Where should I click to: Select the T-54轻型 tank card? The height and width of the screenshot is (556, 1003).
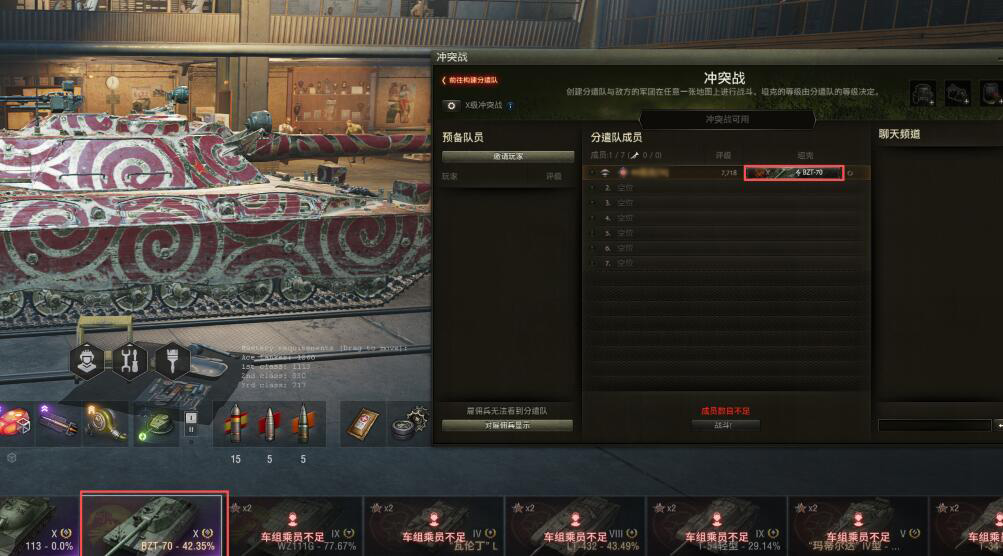717,524
